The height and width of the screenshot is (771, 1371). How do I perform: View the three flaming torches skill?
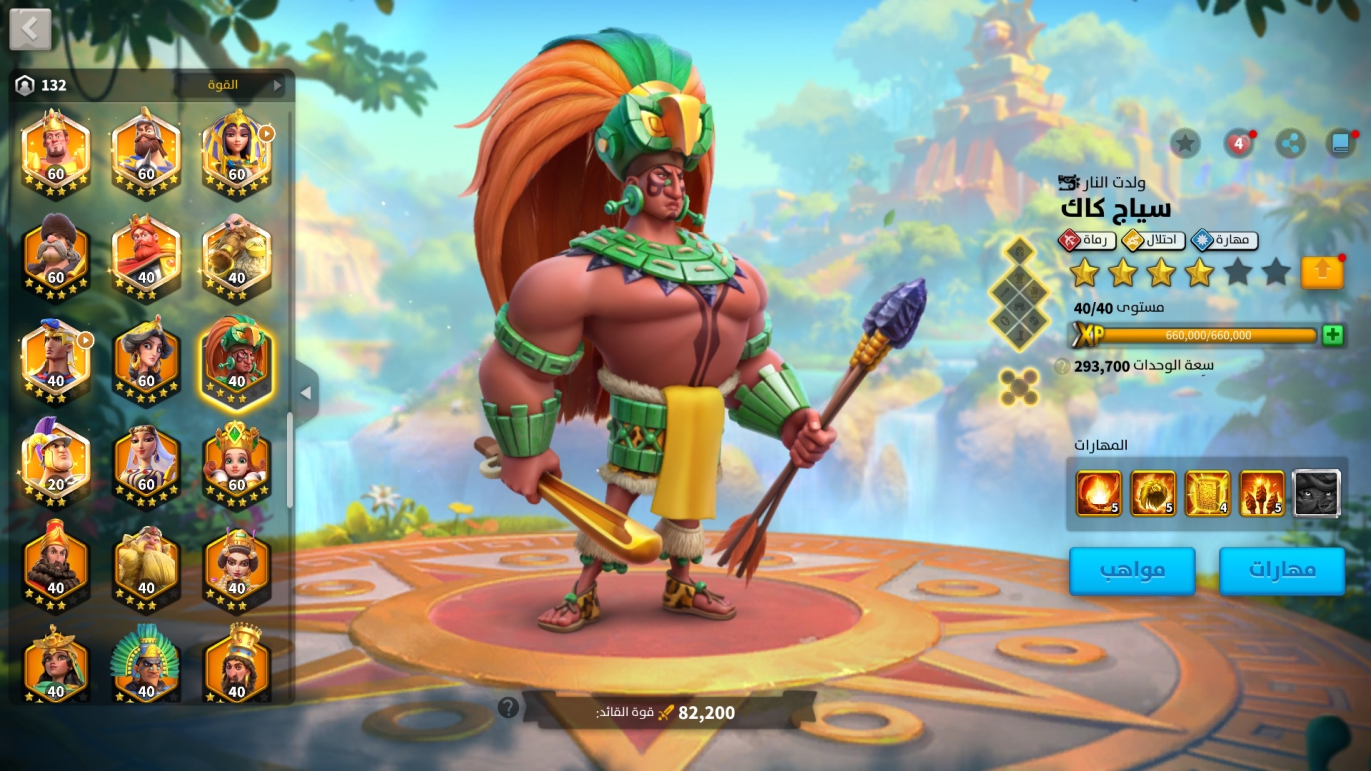[x=1262, y=493]
